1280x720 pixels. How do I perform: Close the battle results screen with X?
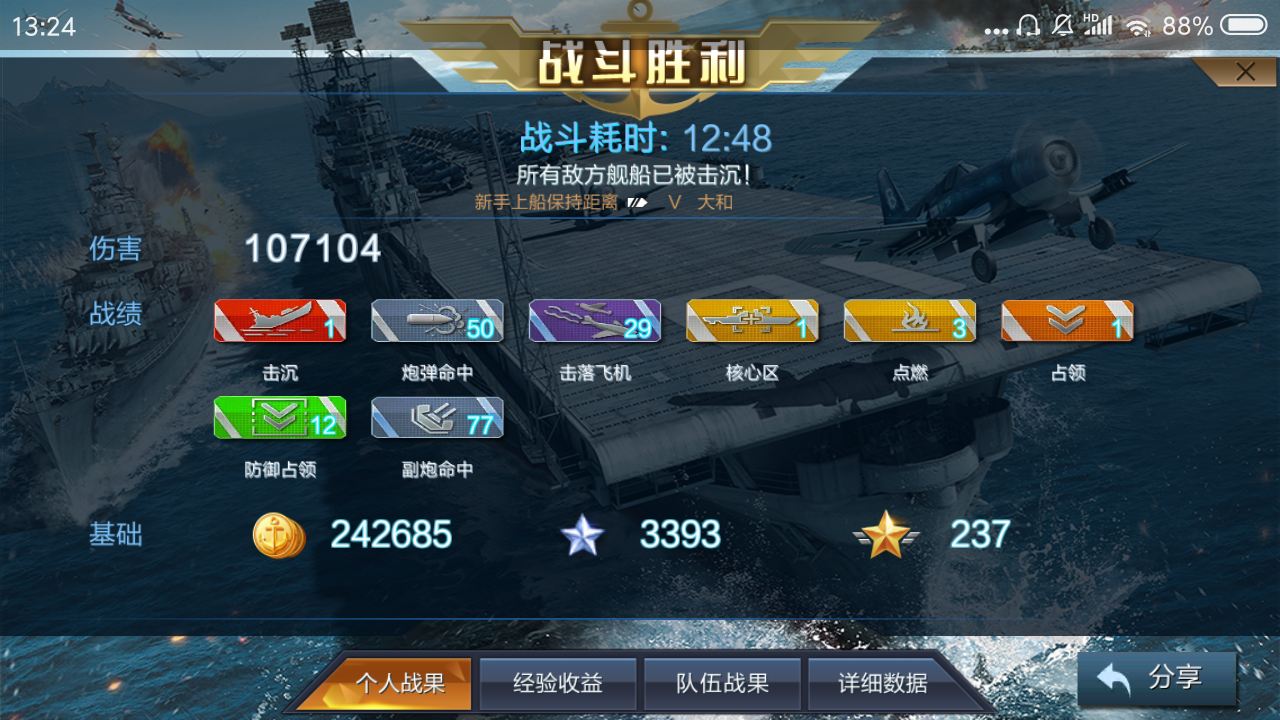click(x=1245, y=71)
